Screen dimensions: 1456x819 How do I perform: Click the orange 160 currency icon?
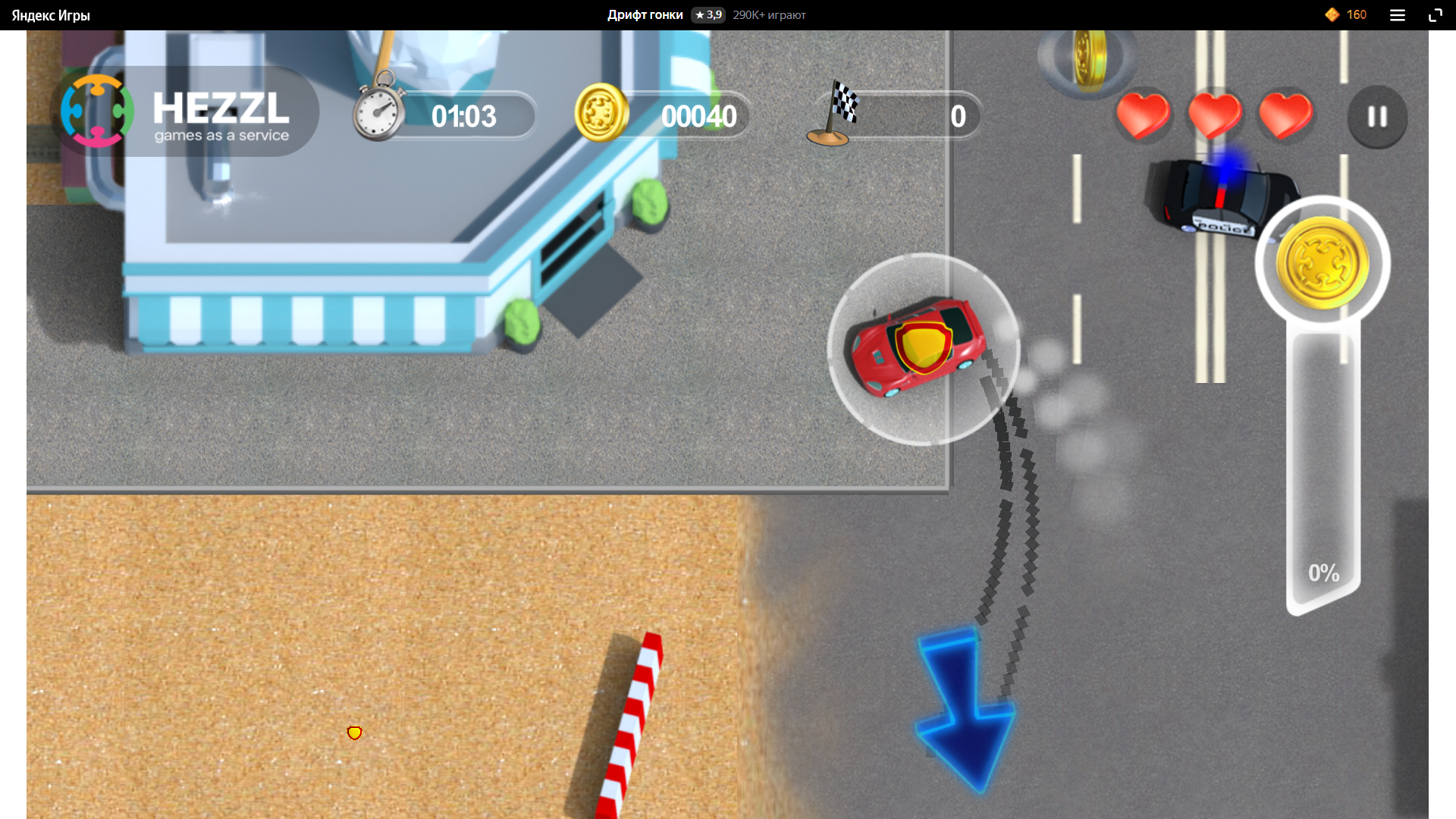click(x=1333, y=14)
